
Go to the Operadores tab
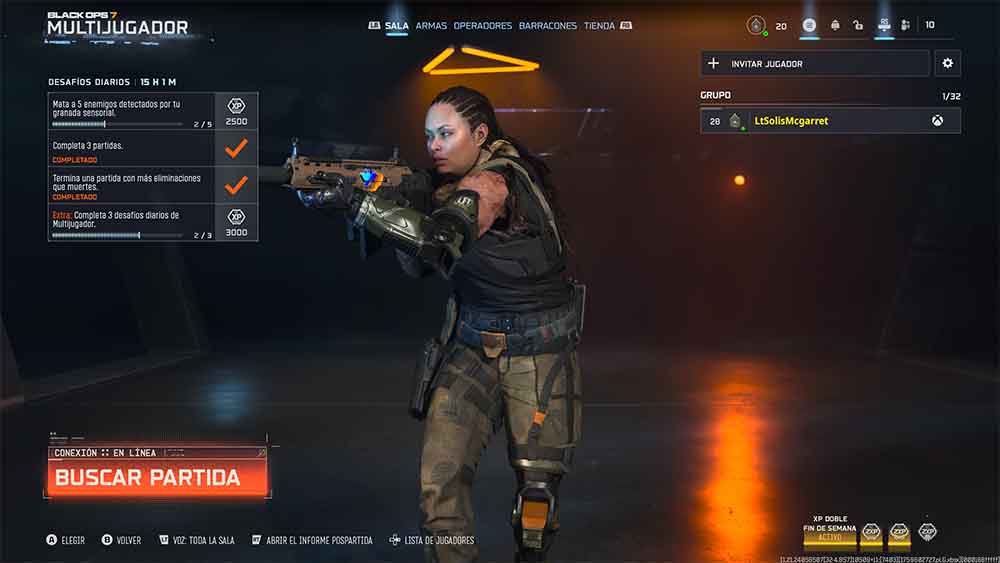482,26
